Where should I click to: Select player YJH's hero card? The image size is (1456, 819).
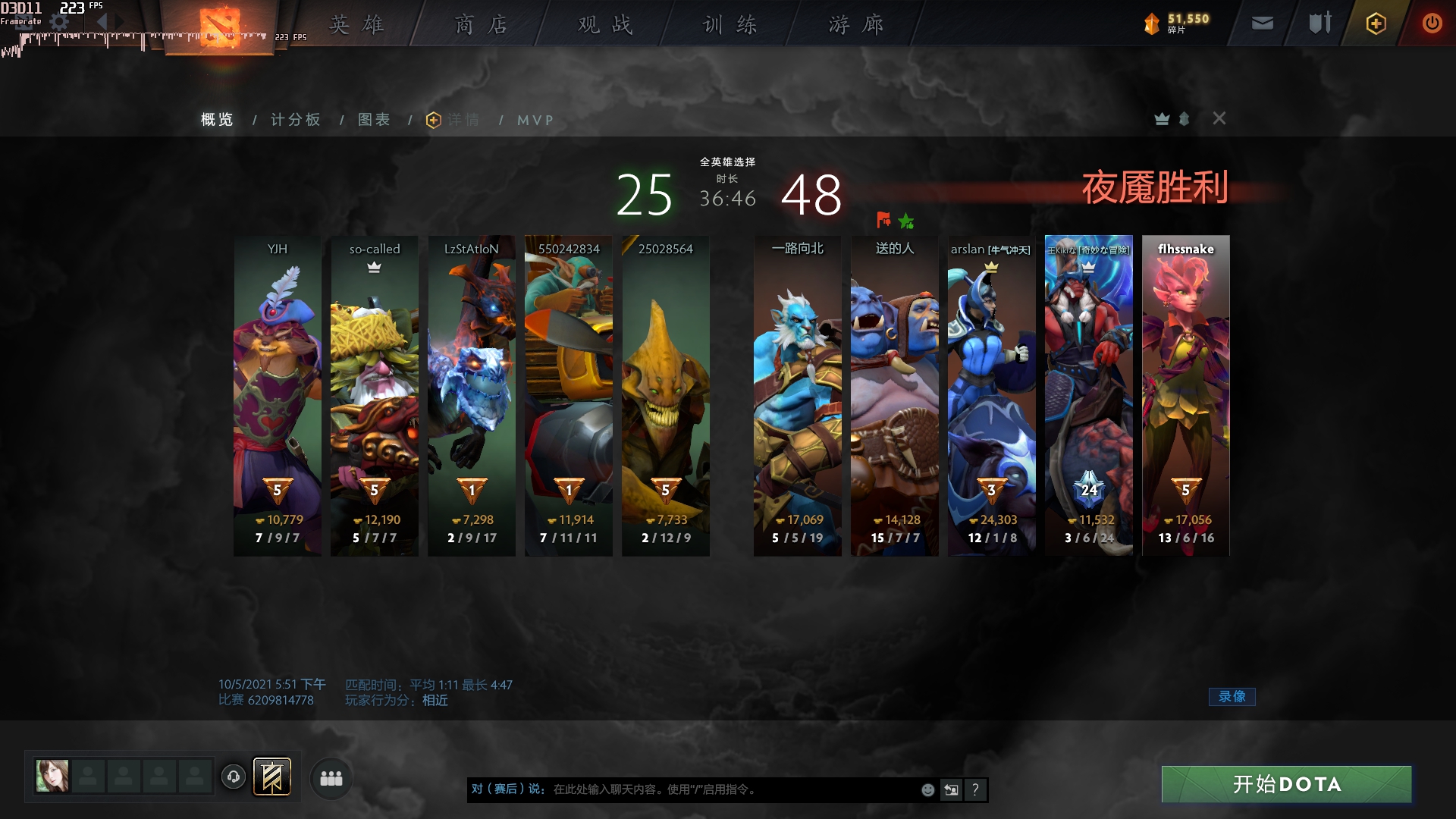[278, 394]
